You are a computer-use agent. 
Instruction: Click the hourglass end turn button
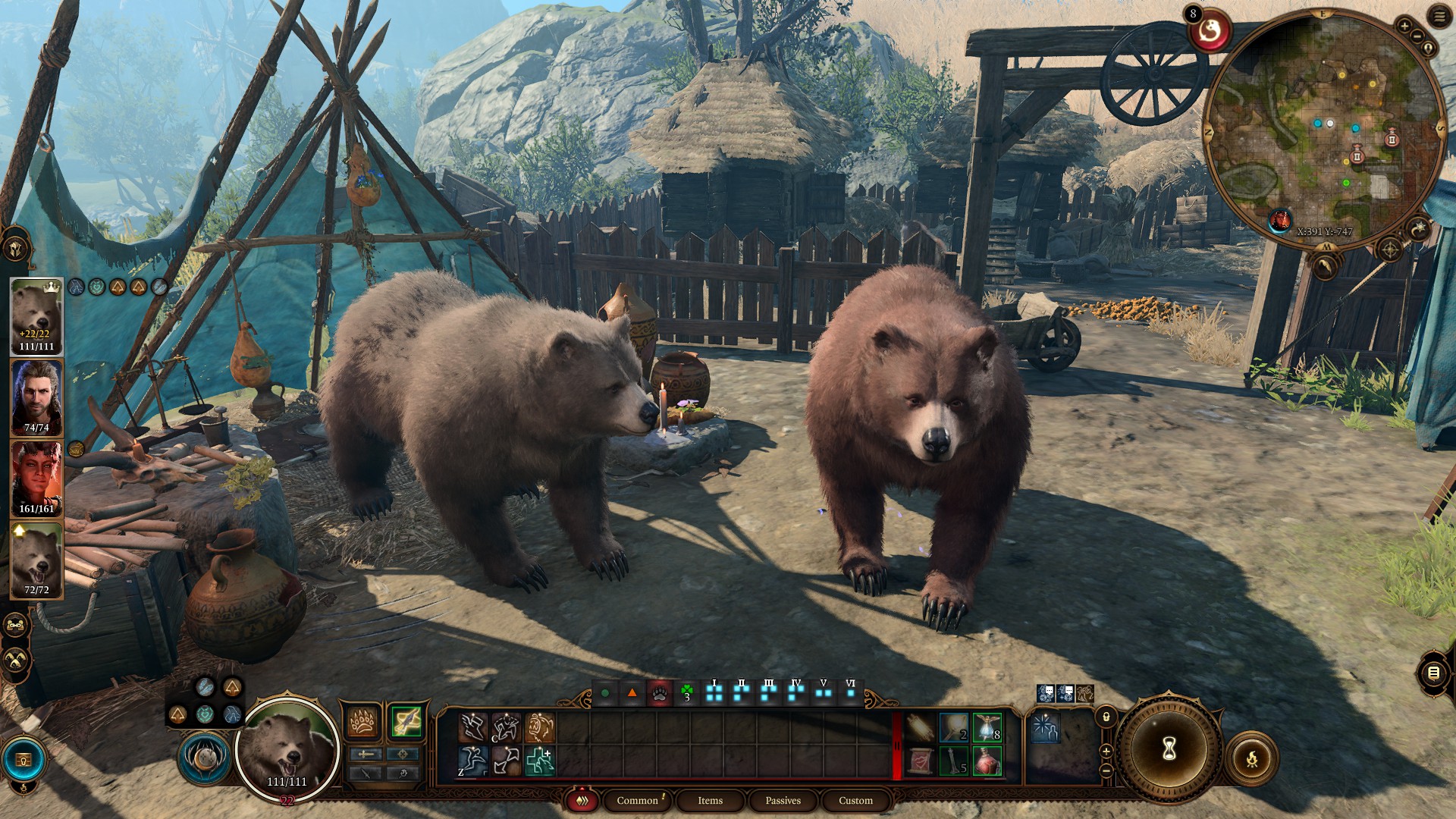point(1169,749)
